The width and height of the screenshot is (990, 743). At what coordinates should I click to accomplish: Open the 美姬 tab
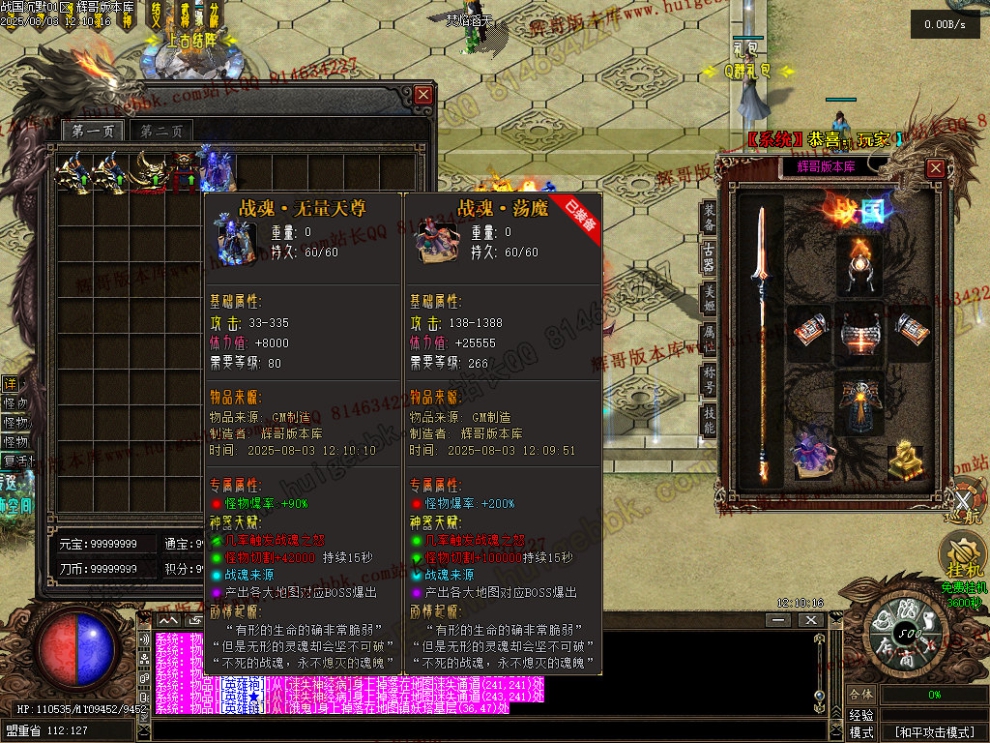click(709, 297)
